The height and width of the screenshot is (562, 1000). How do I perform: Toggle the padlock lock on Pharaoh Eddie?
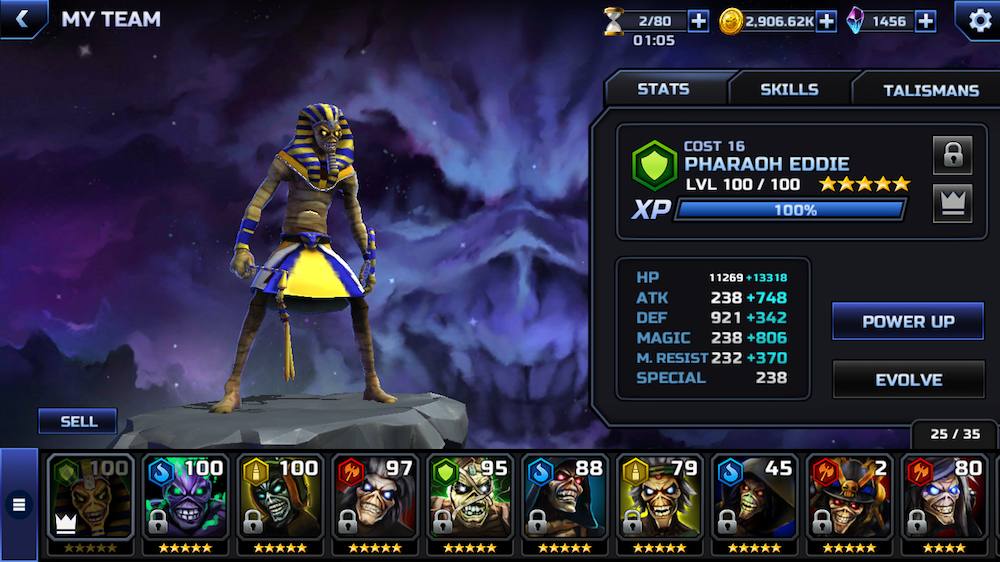(x=952, y=155)
